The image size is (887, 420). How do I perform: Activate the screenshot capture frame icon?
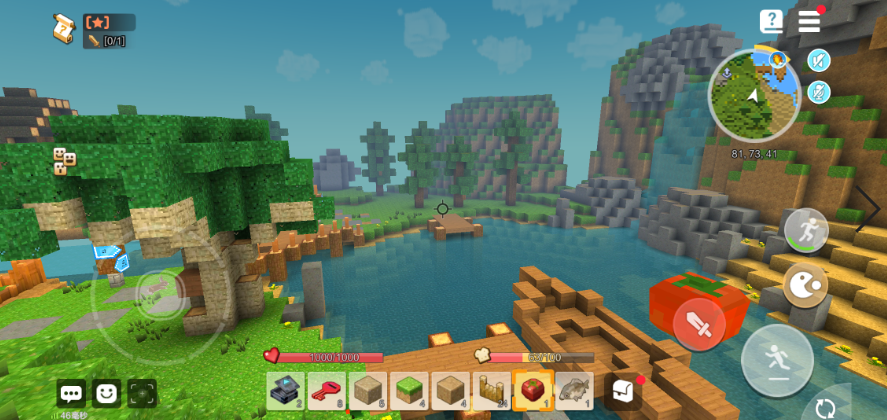tap(141, 393)
